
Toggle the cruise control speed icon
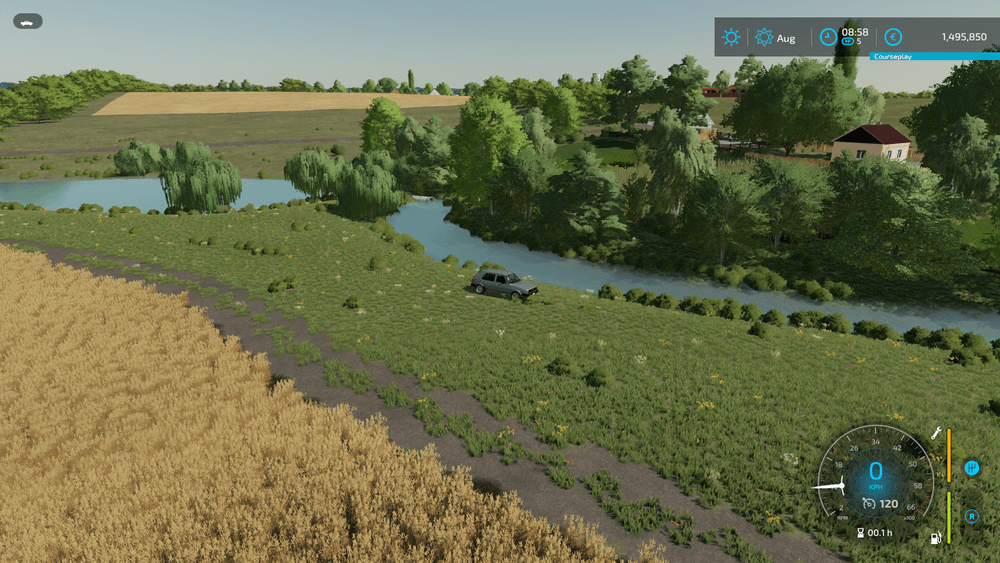[x=869, y=503]
